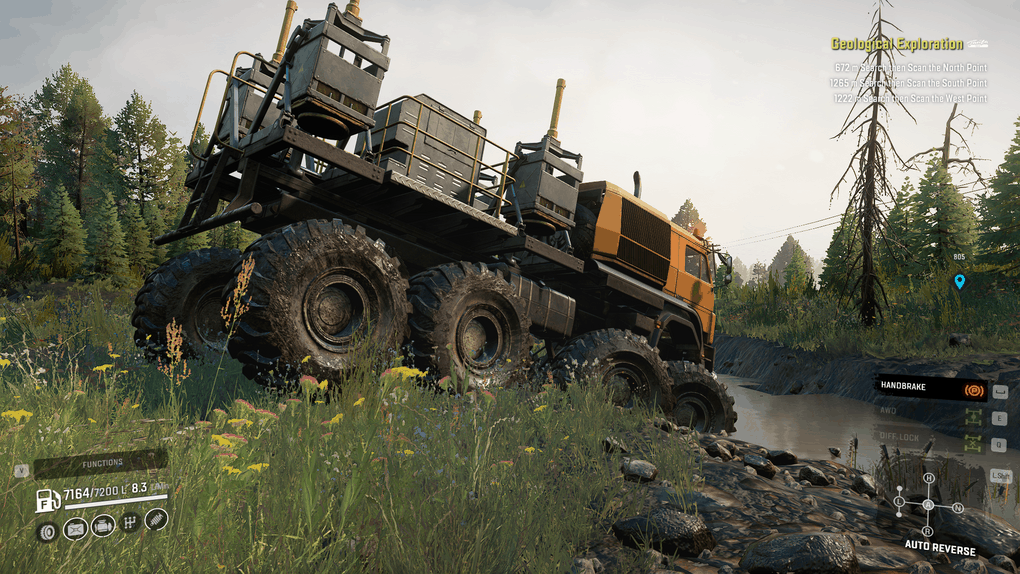Select the Geological Exploration objective title
Screen dimensions: 1020x574
pos(897,44)
